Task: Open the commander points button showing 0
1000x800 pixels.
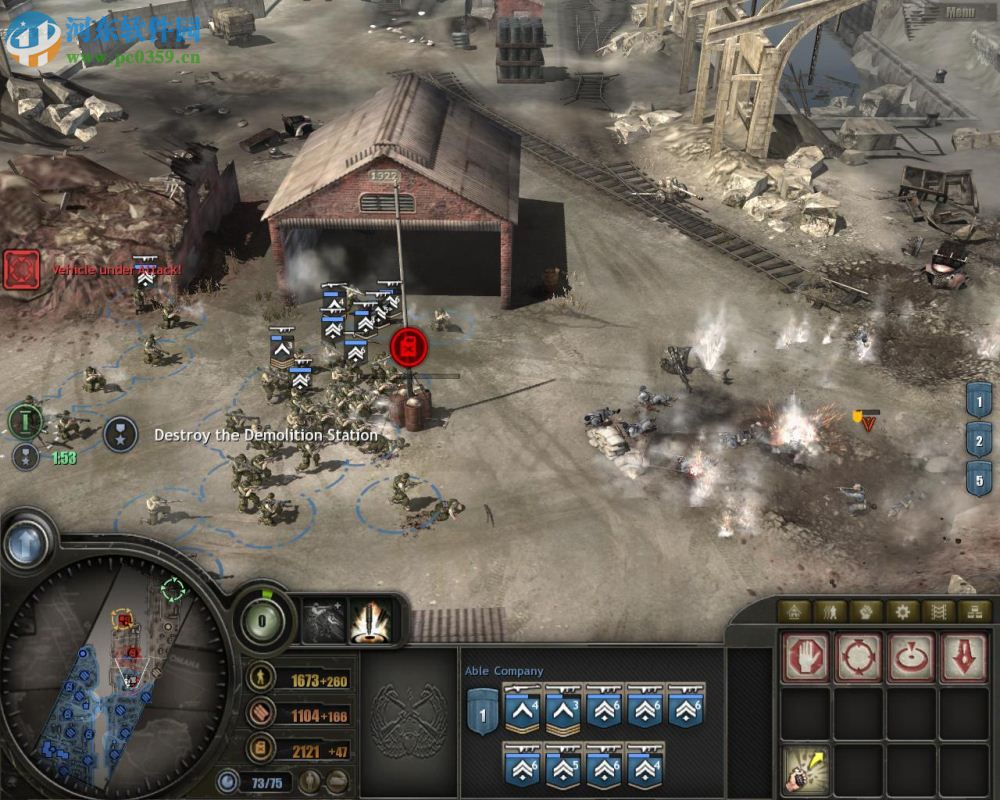Action: coord(260,620)
